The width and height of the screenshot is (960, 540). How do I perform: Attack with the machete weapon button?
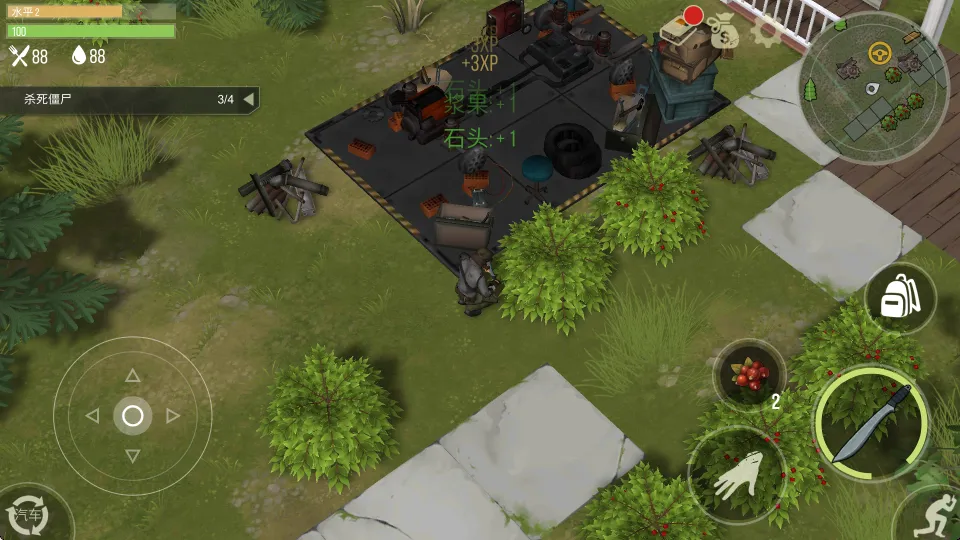click(x=870, y=424)
